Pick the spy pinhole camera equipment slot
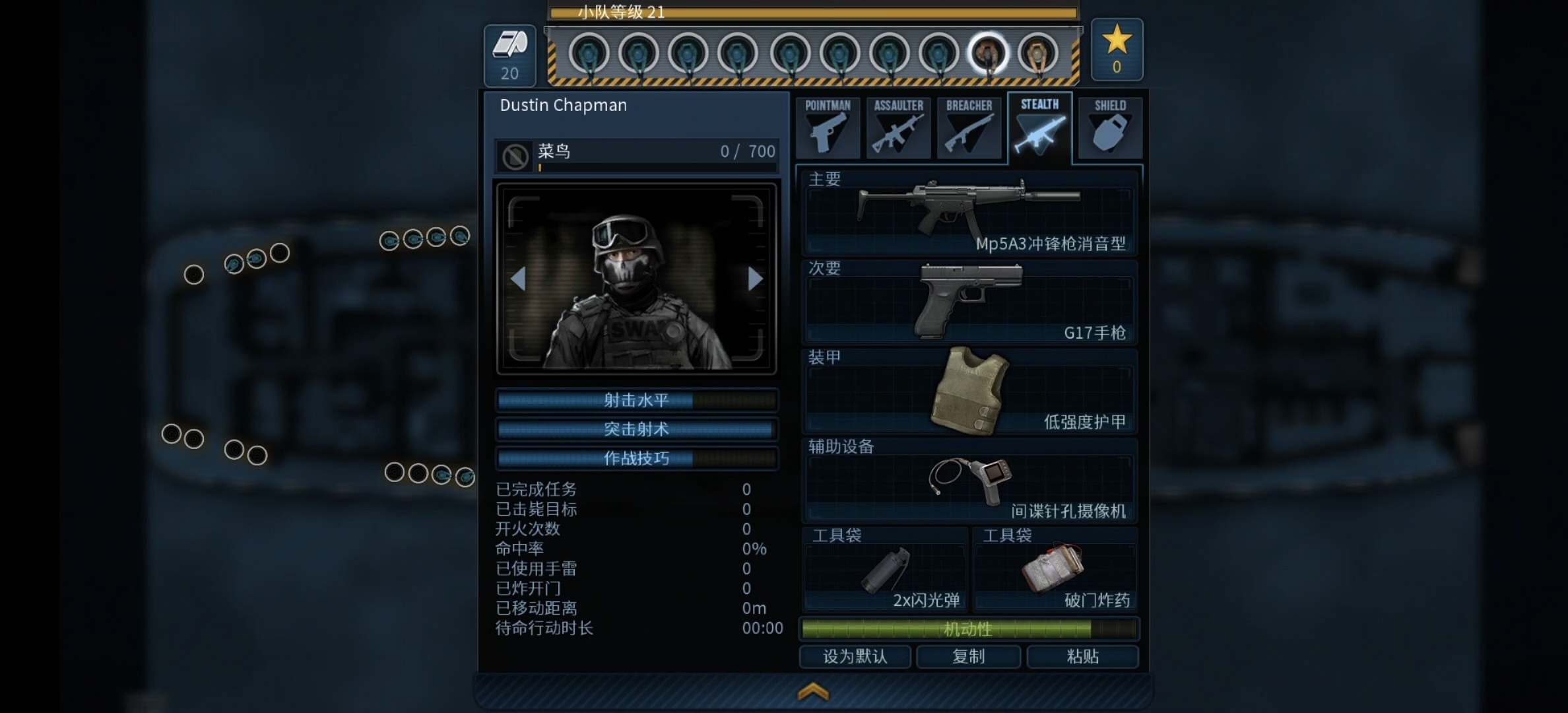The image size is (1568, 713). [x=969, y=480]
